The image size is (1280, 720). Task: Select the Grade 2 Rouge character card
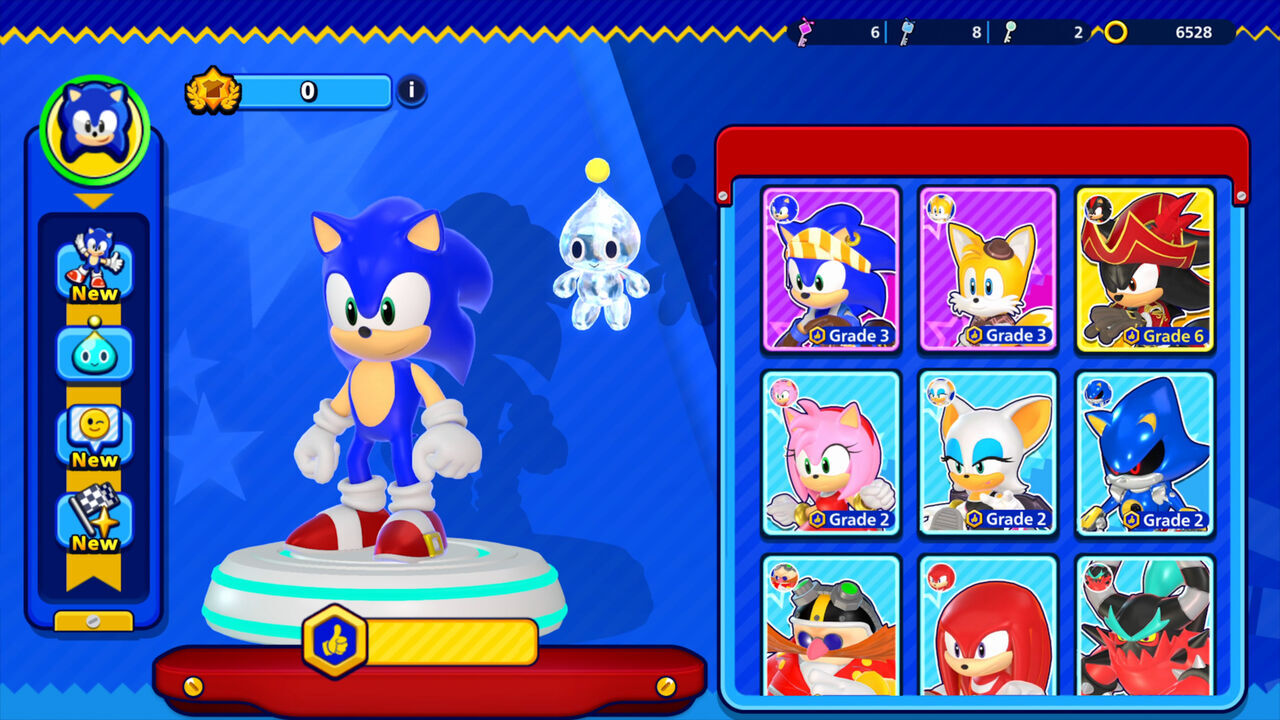[x=988, y=455]
